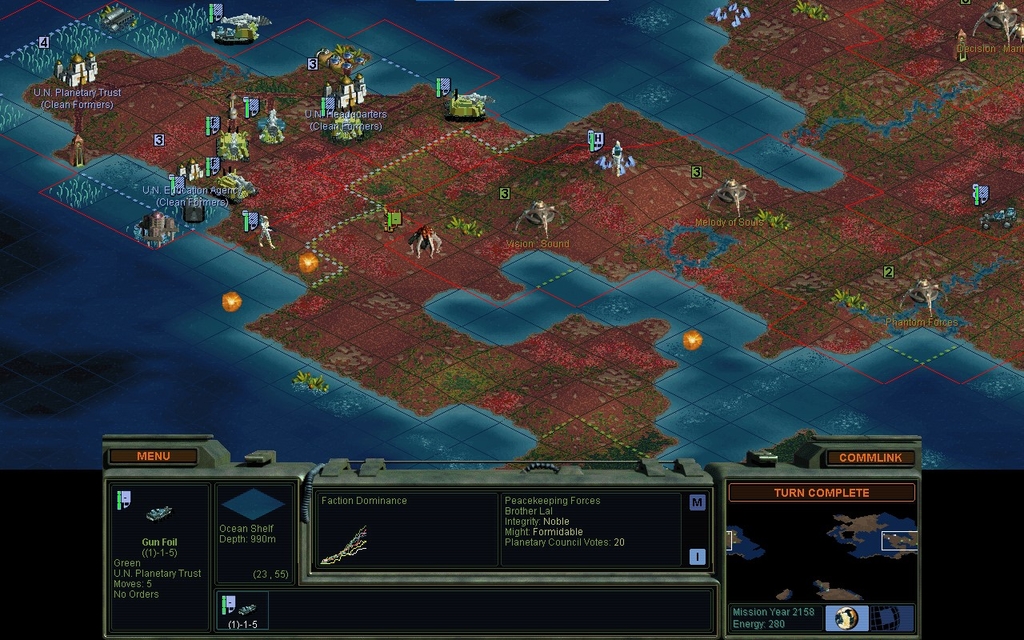The height and width of the screenshot is (640, 1024).
Task: Click the Gun Foil unit portrait
Action: tap(158, 514)
